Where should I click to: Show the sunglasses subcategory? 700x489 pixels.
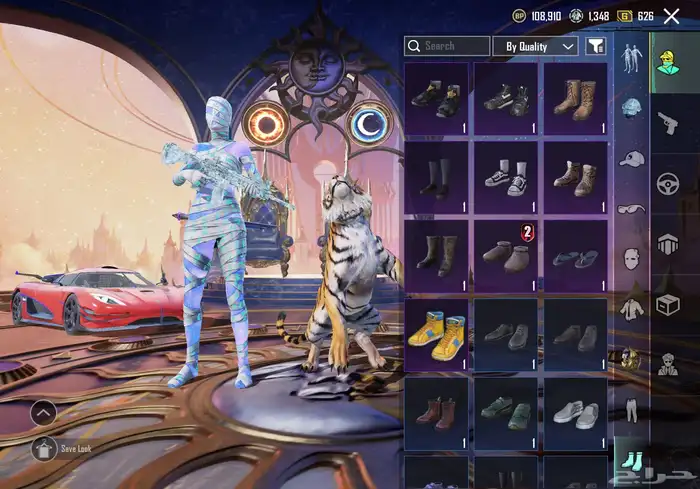(x=630, y=209)
